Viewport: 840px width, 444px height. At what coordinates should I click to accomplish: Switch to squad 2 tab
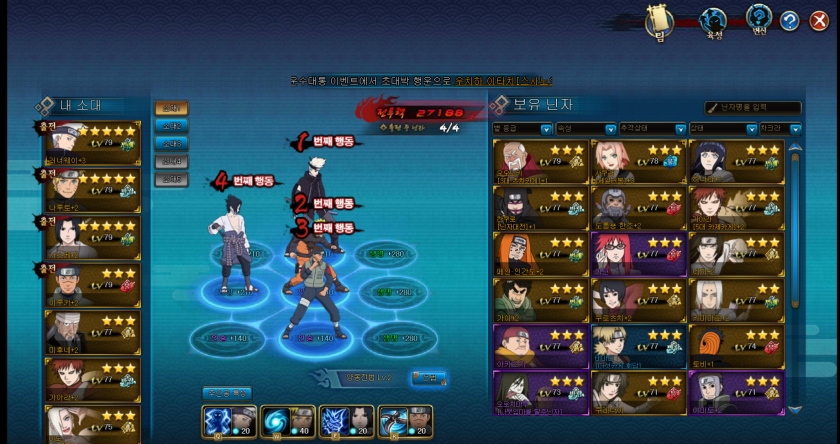pos(171,126)
